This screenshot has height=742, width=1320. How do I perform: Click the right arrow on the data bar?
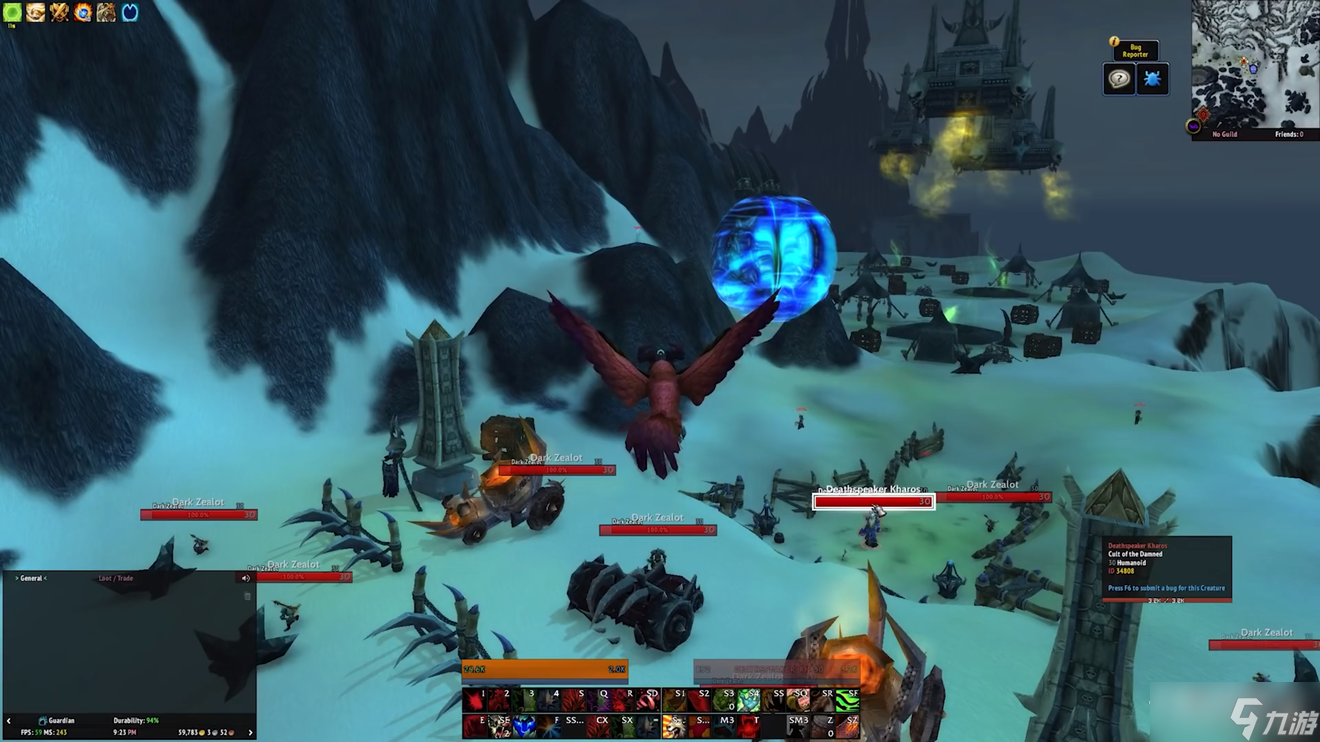pyautogui.click(x=250, y=732)
